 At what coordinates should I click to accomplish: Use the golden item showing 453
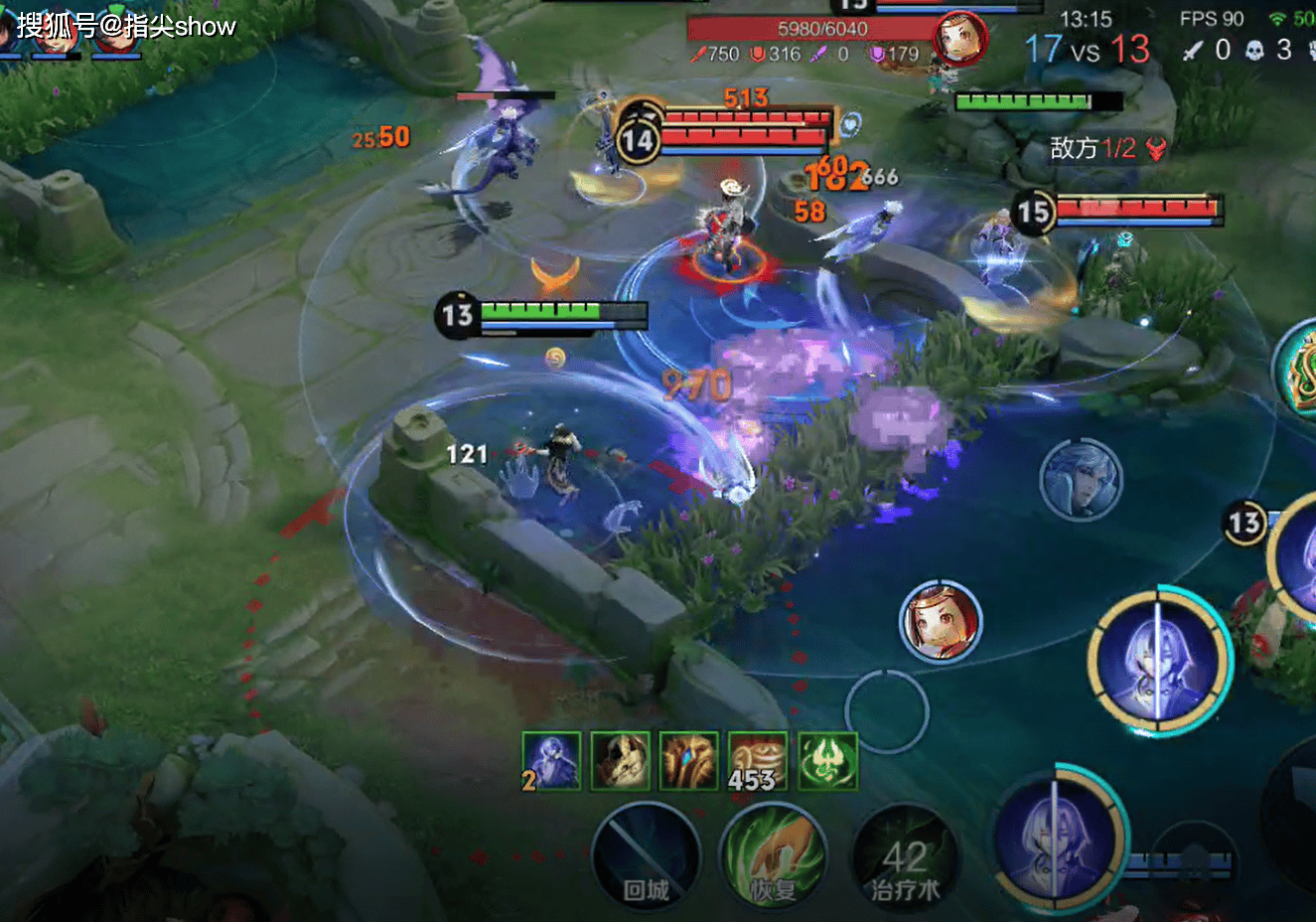point(757,761)
